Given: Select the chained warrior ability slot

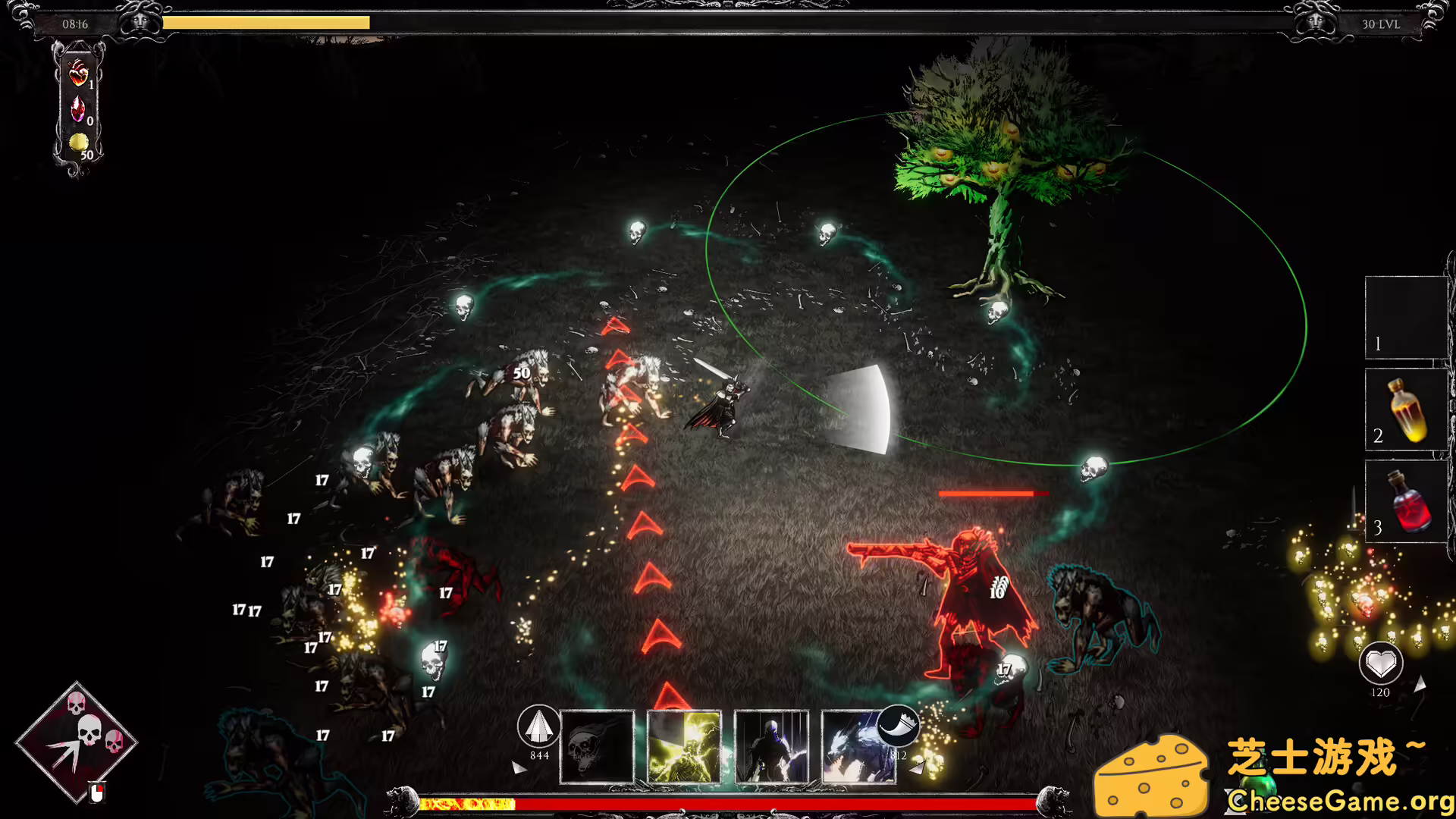Looking at the screenshot, I should 770,747.
